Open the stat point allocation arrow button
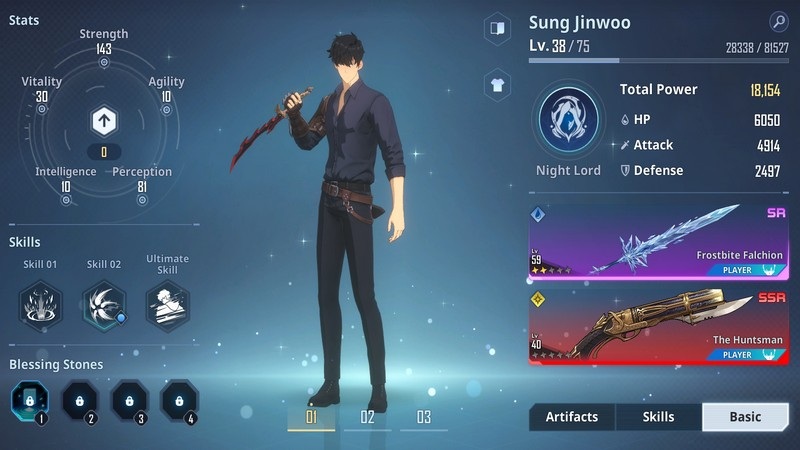The height and width of the screenshot is (450, 800). [103, 122]
